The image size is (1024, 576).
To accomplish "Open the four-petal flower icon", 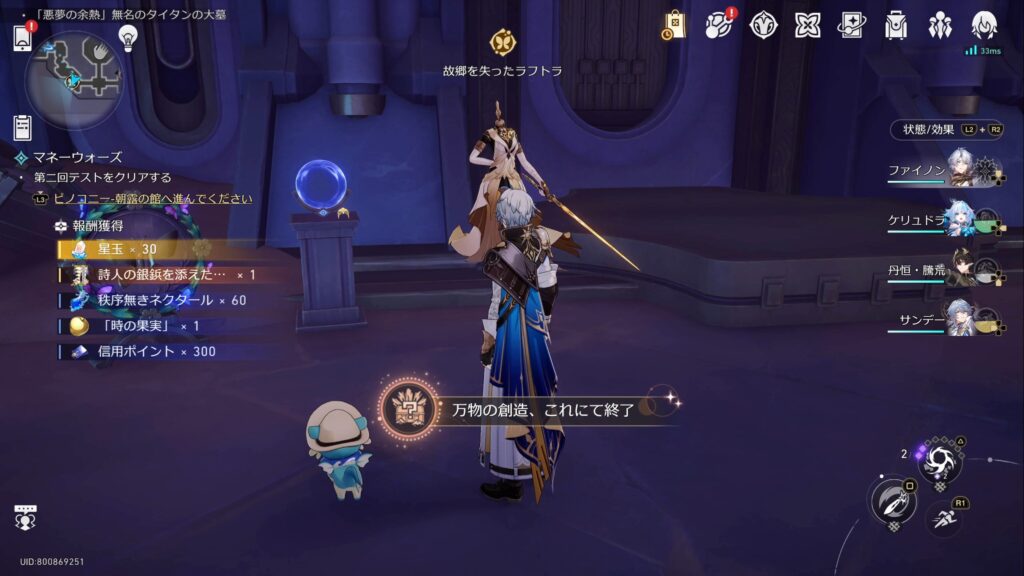I will pyautogui.click(x=807, y=25).
